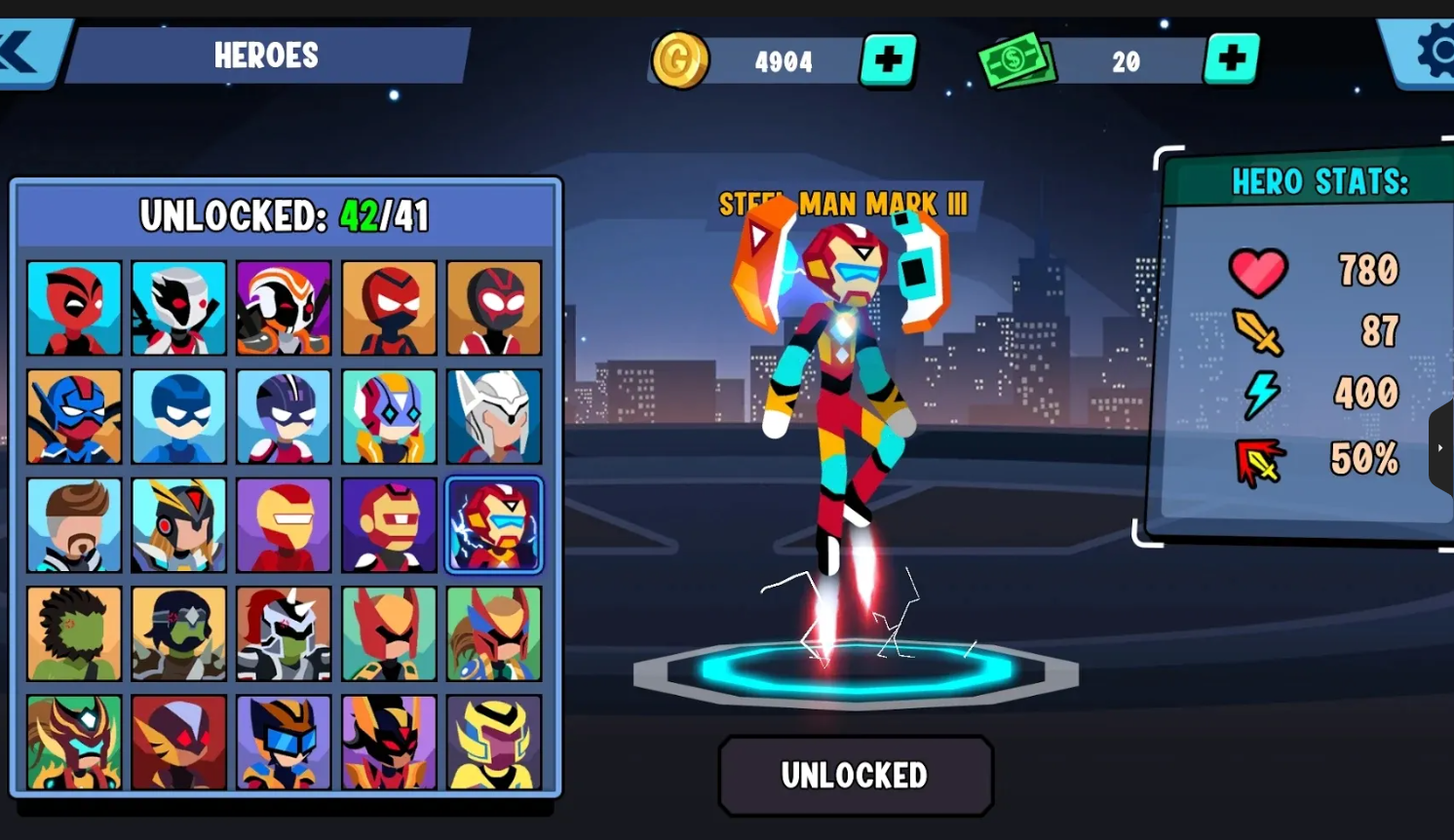
Task: Select the highlighted Steel Man Mark III portrait
Action: [494, 525]
